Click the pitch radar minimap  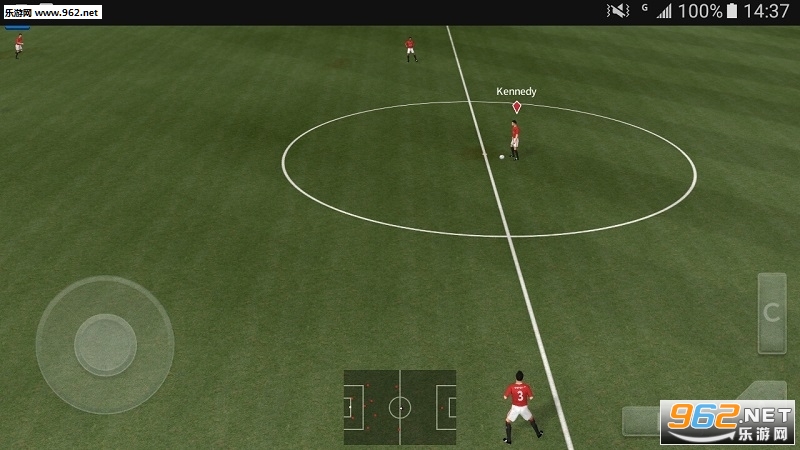pos(400,407)
